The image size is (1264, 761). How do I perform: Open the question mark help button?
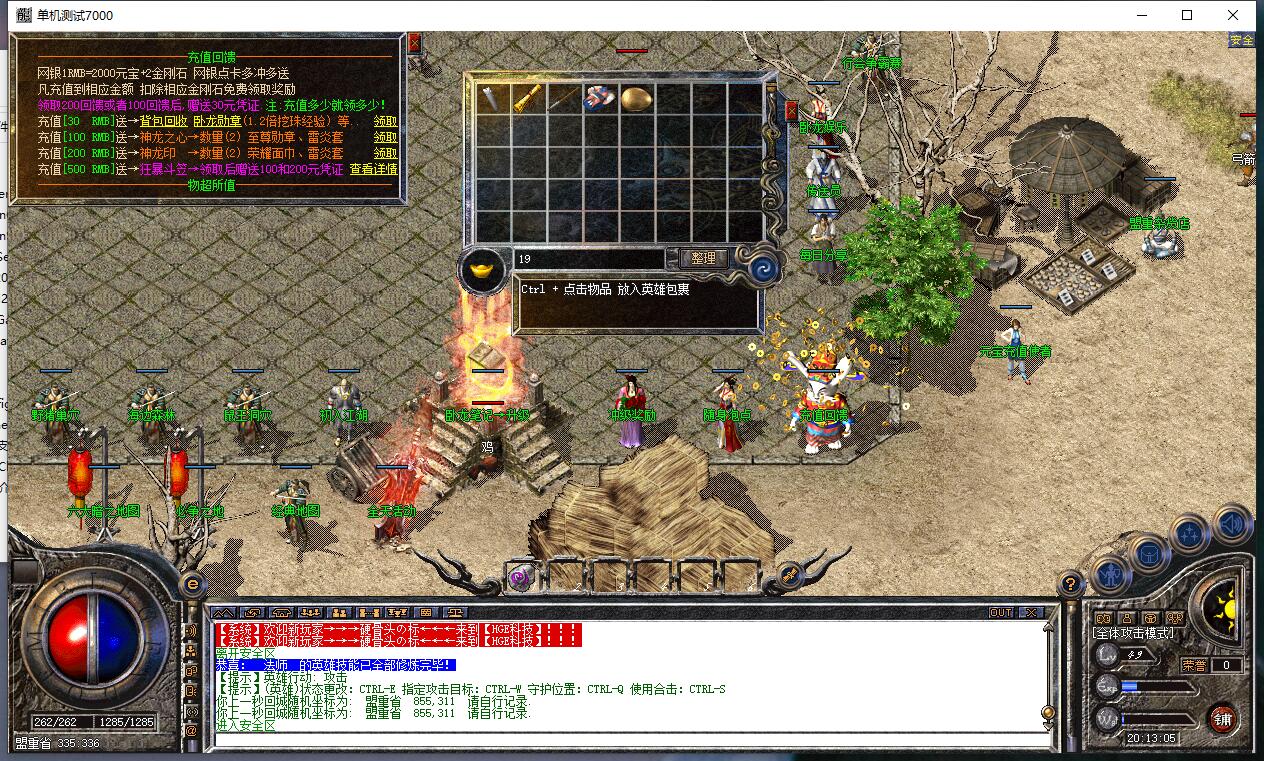click(1069, 584)
